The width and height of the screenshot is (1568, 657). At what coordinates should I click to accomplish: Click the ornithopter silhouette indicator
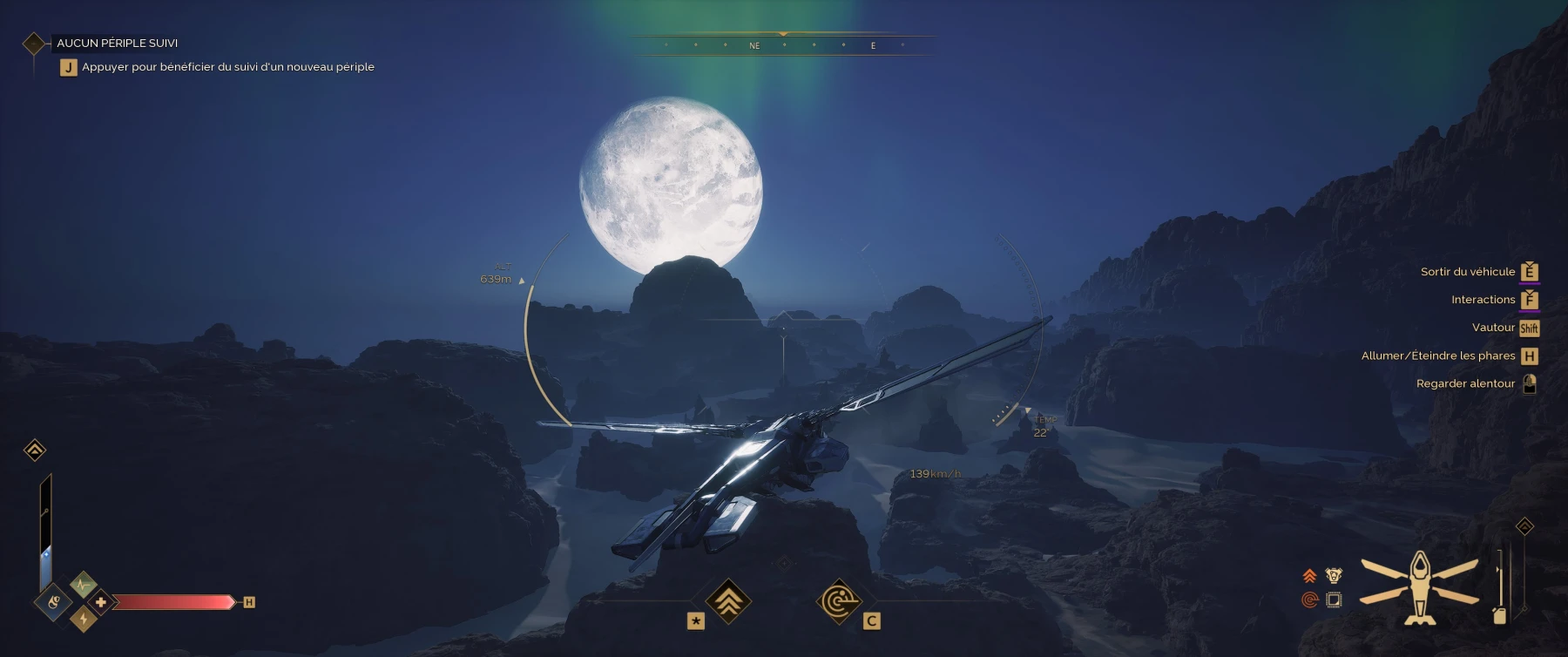pos(1420,588)
